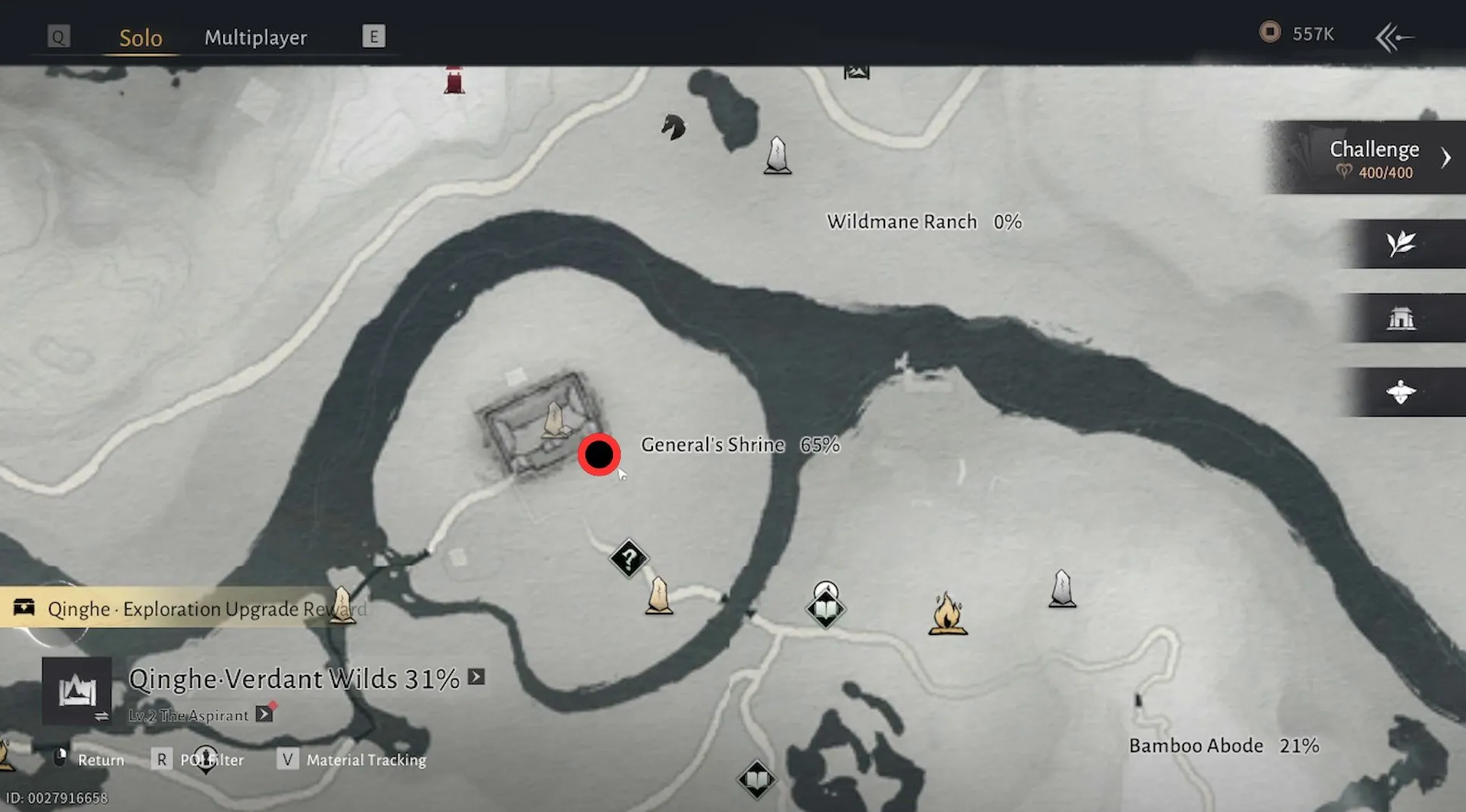This screenshot has height=812, width=1466.
Task: Open Qinghe Exploration Upgrade Reward banner
Action: 184,609
